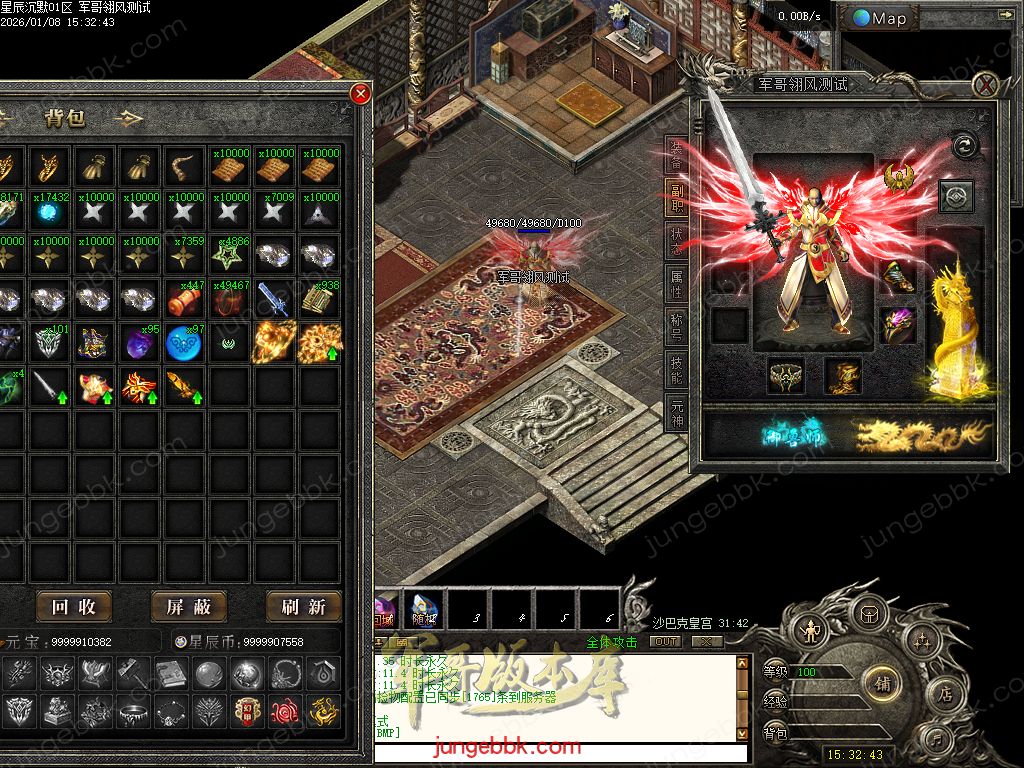Use the 随机 teleport hotbar slot
1024x768 pixels.
coord(422,608)
